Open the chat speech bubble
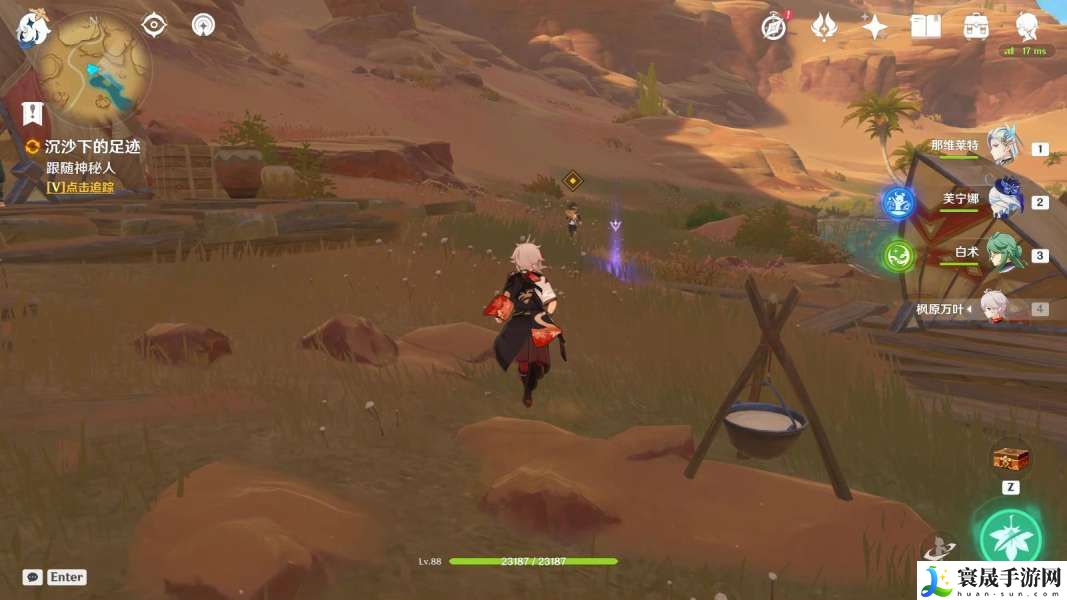Image resolution: width=1067 pixels, height=600 pixels. click(32, 577)
